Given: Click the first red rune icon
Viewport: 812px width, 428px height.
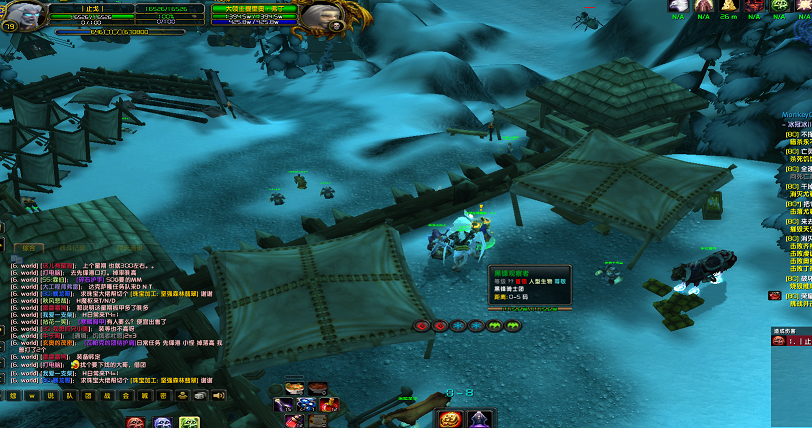Looking at the screenshot, I should click(x=422, y=326).
